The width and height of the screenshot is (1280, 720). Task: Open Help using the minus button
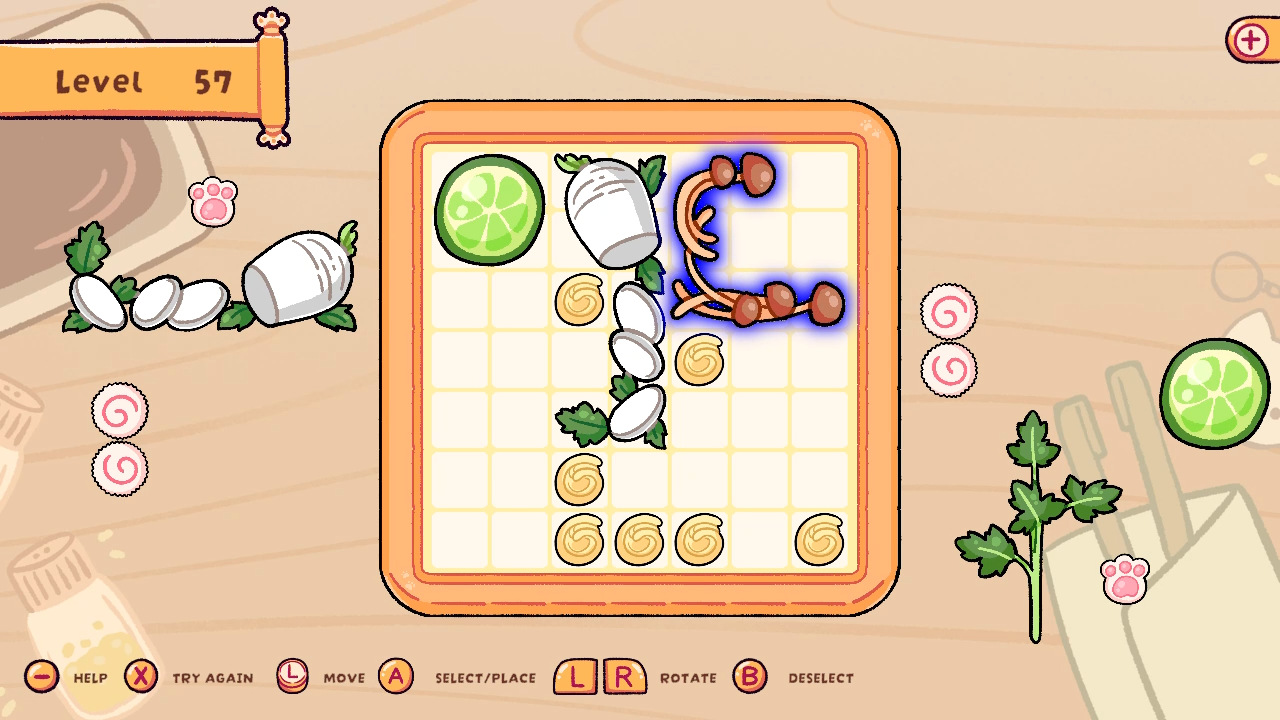coord(40,677)
